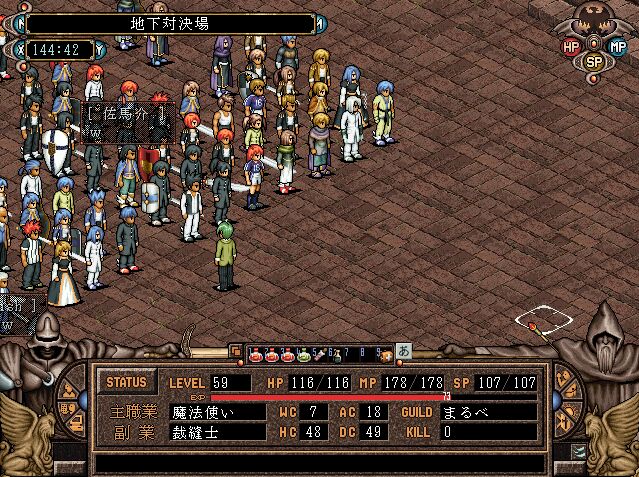
Task: Click the overlapping squares icon beside the hotbar
Action: click(235, 351)
